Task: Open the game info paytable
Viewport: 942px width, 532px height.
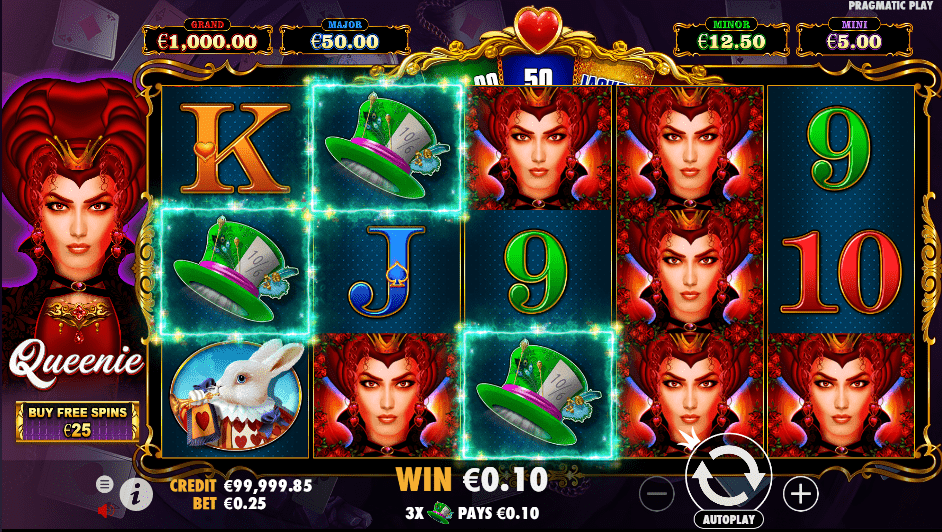Action: (x=134, y=492)
